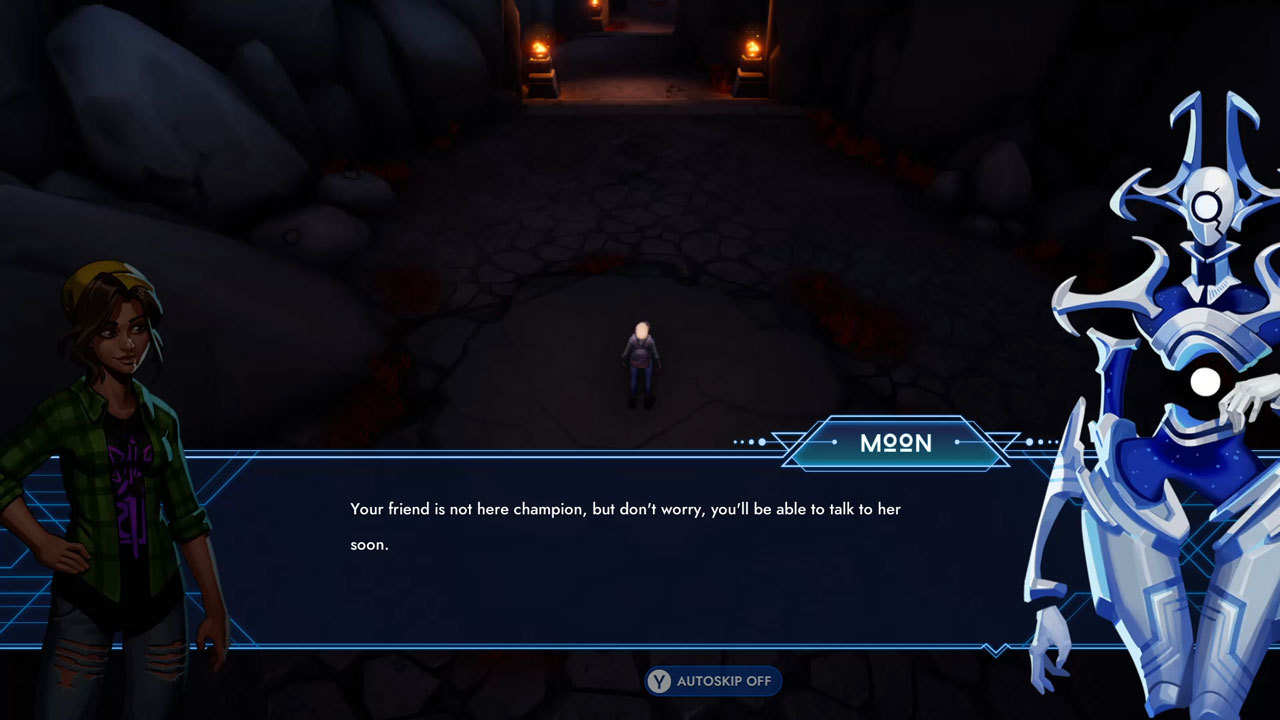Advance dialogue with the continue arrow
Screen dimensions: 1280x720
[x=996, y=650]
